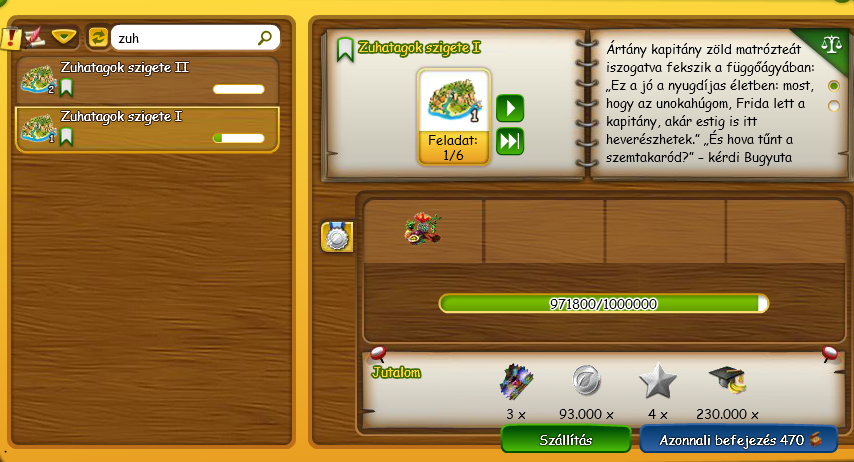The image size is (854, 462).
Task: Select the Zuhatagok szigete II quest row
Action: coord(146,78)
